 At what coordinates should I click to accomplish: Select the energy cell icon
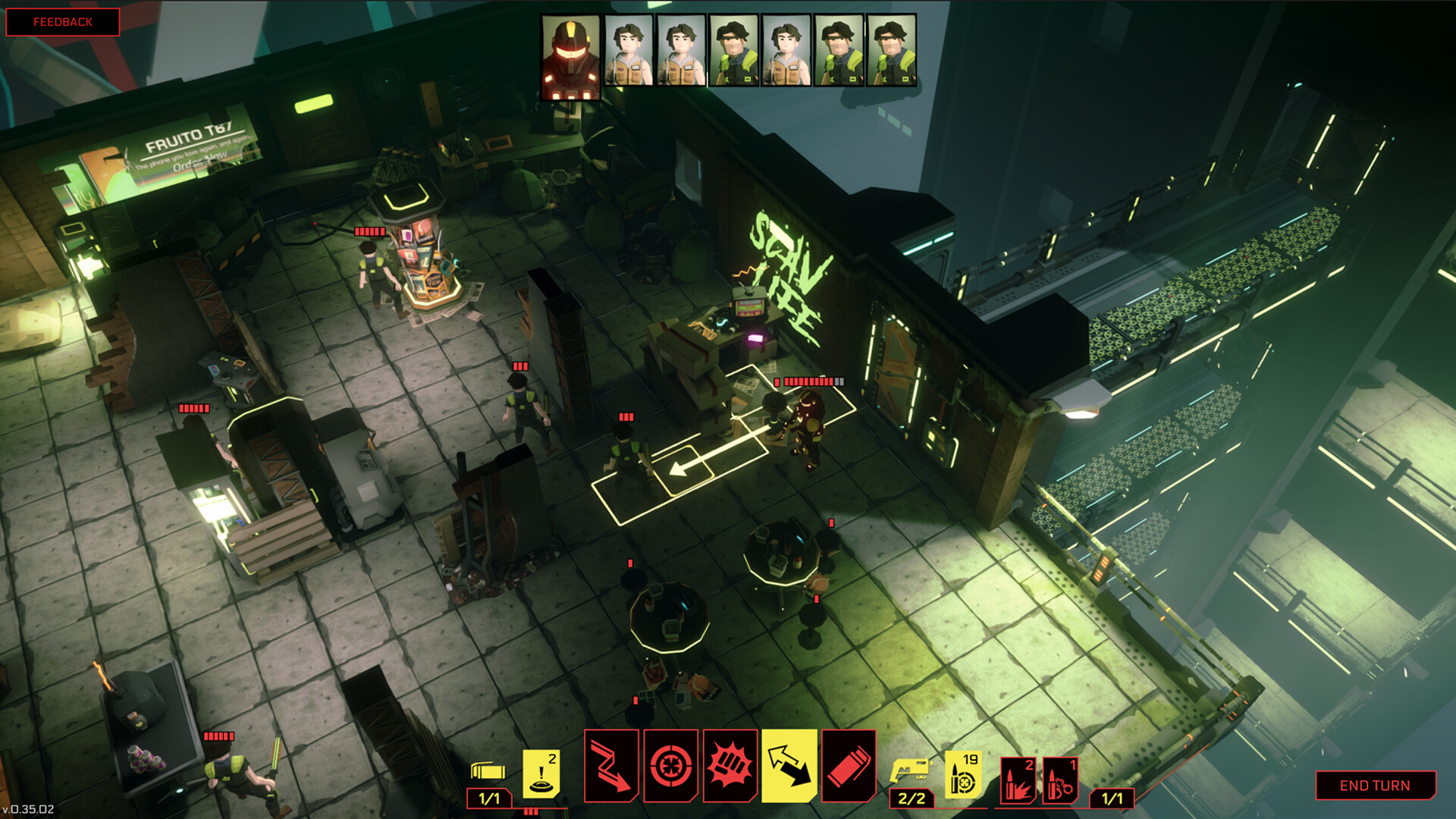488,772
